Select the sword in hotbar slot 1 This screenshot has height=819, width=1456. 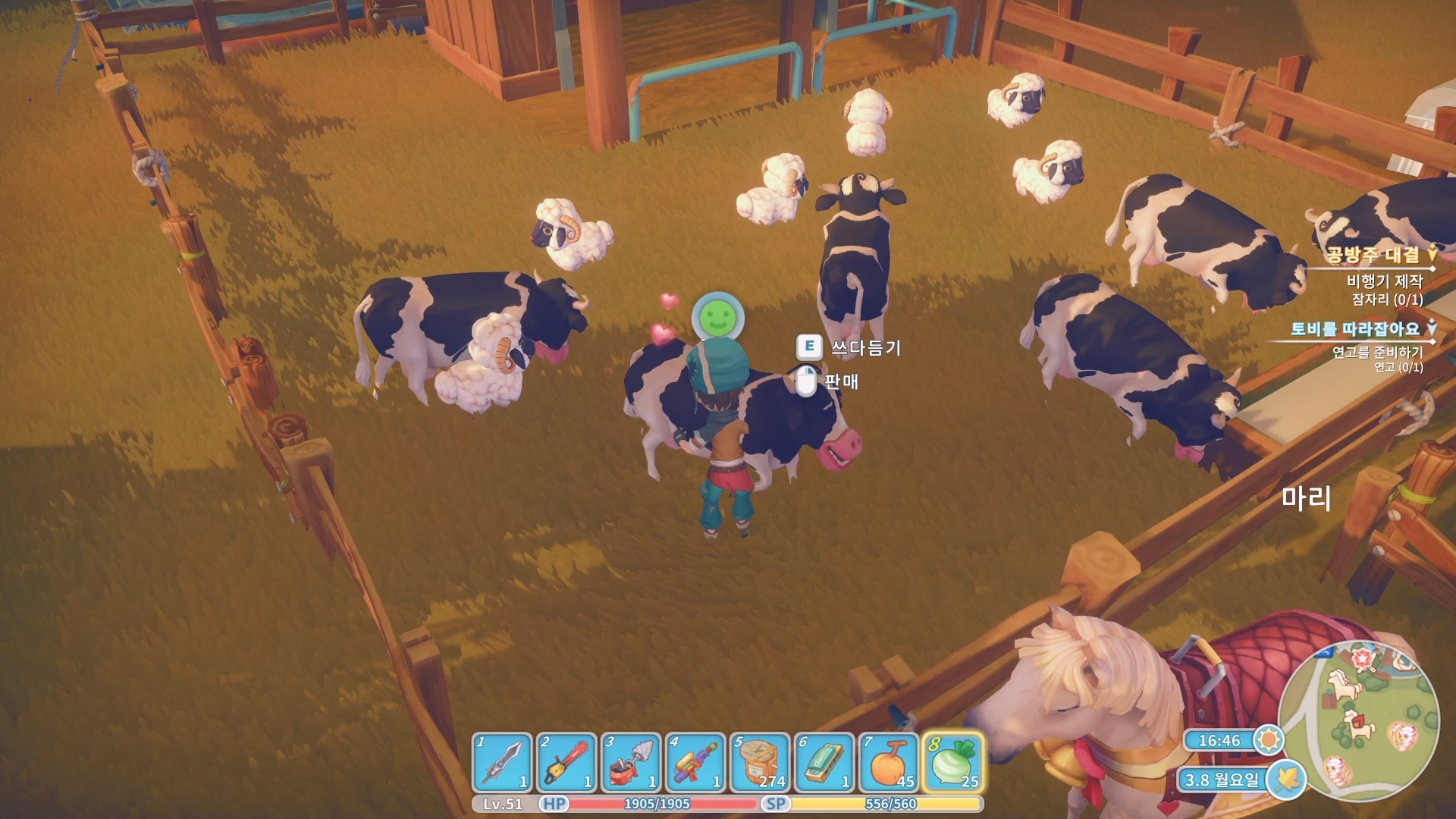click(x=502, y=761)
